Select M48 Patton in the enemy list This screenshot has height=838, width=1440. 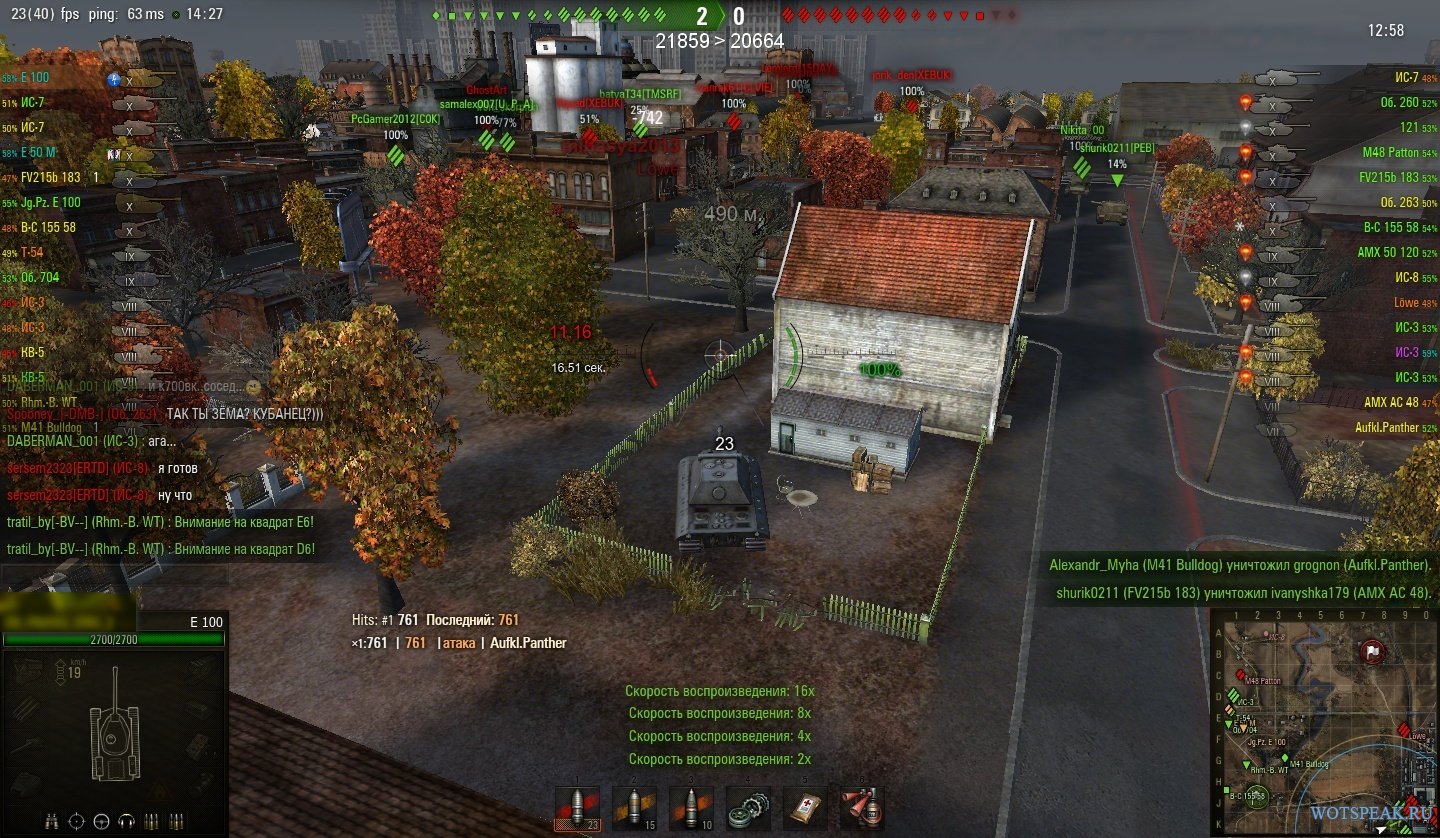pyautogui.click(x=1390, y=152)
